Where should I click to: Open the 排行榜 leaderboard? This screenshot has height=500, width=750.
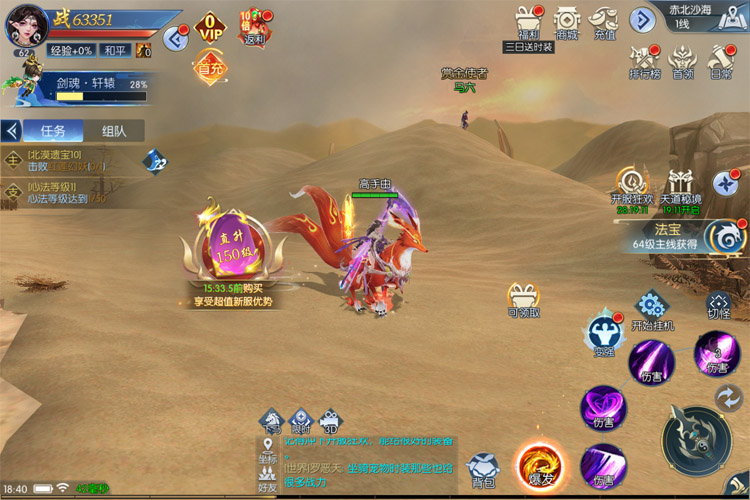pos(642,59)
